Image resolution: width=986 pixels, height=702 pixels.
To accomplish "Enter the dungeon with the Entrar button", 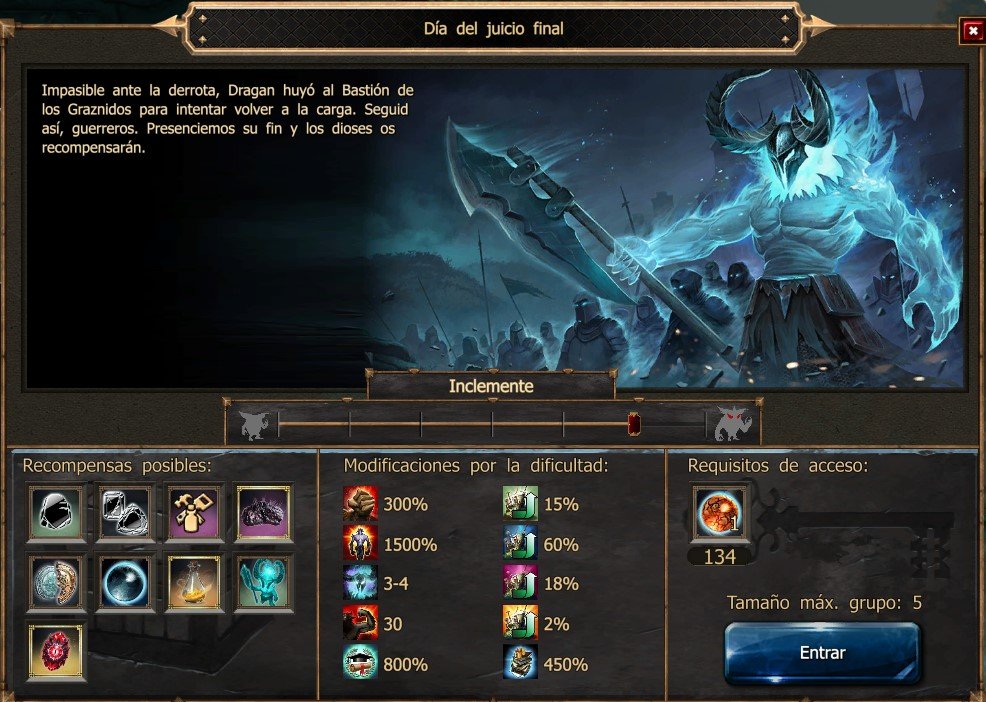I will pyautogui.click(x=821, y=653).
